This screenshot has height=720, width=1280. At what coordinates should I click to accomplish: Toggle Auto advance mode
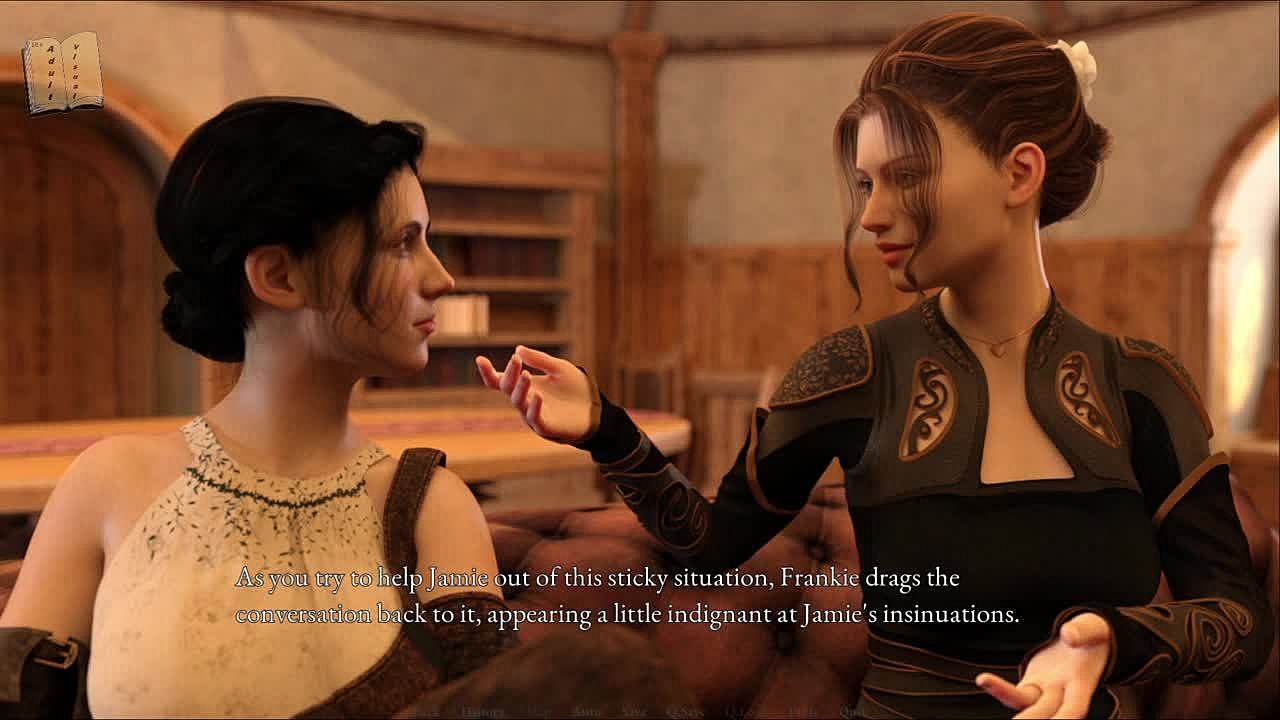point(586,712)
